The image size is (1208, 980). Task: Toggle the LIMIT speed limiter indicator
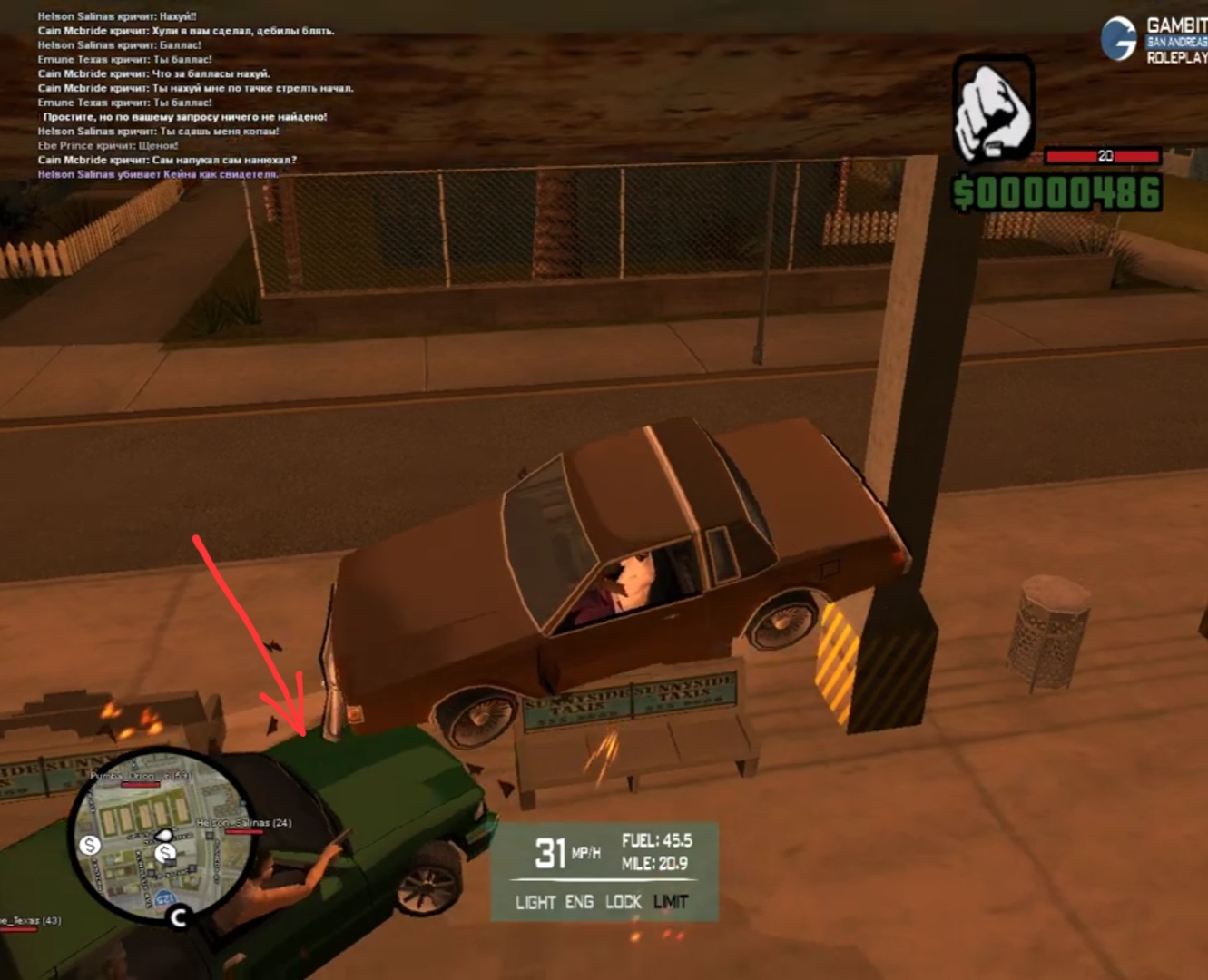tap(671, 902)
